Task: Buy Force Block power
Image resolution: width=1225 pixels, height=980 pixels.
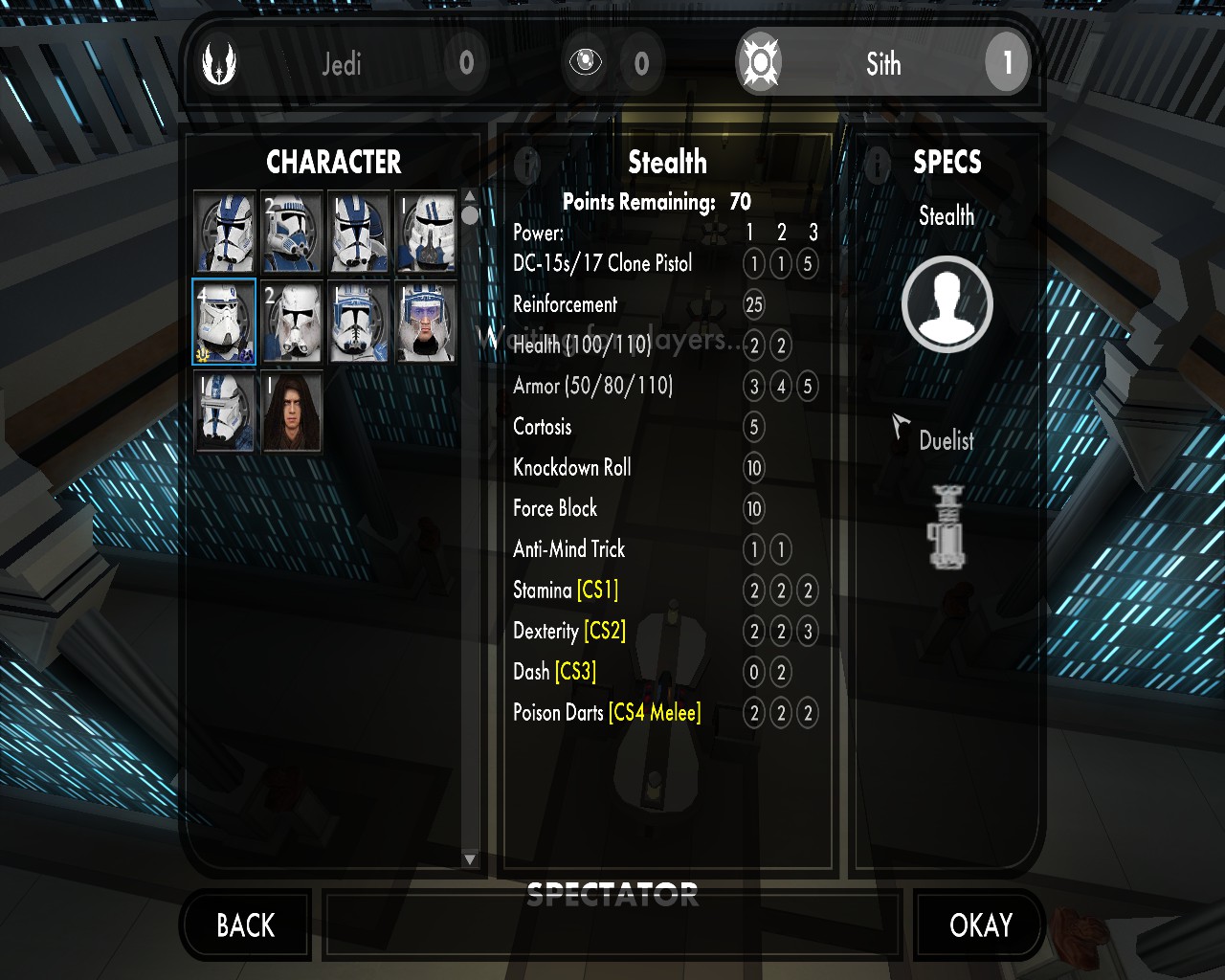Action: (754, 508)
